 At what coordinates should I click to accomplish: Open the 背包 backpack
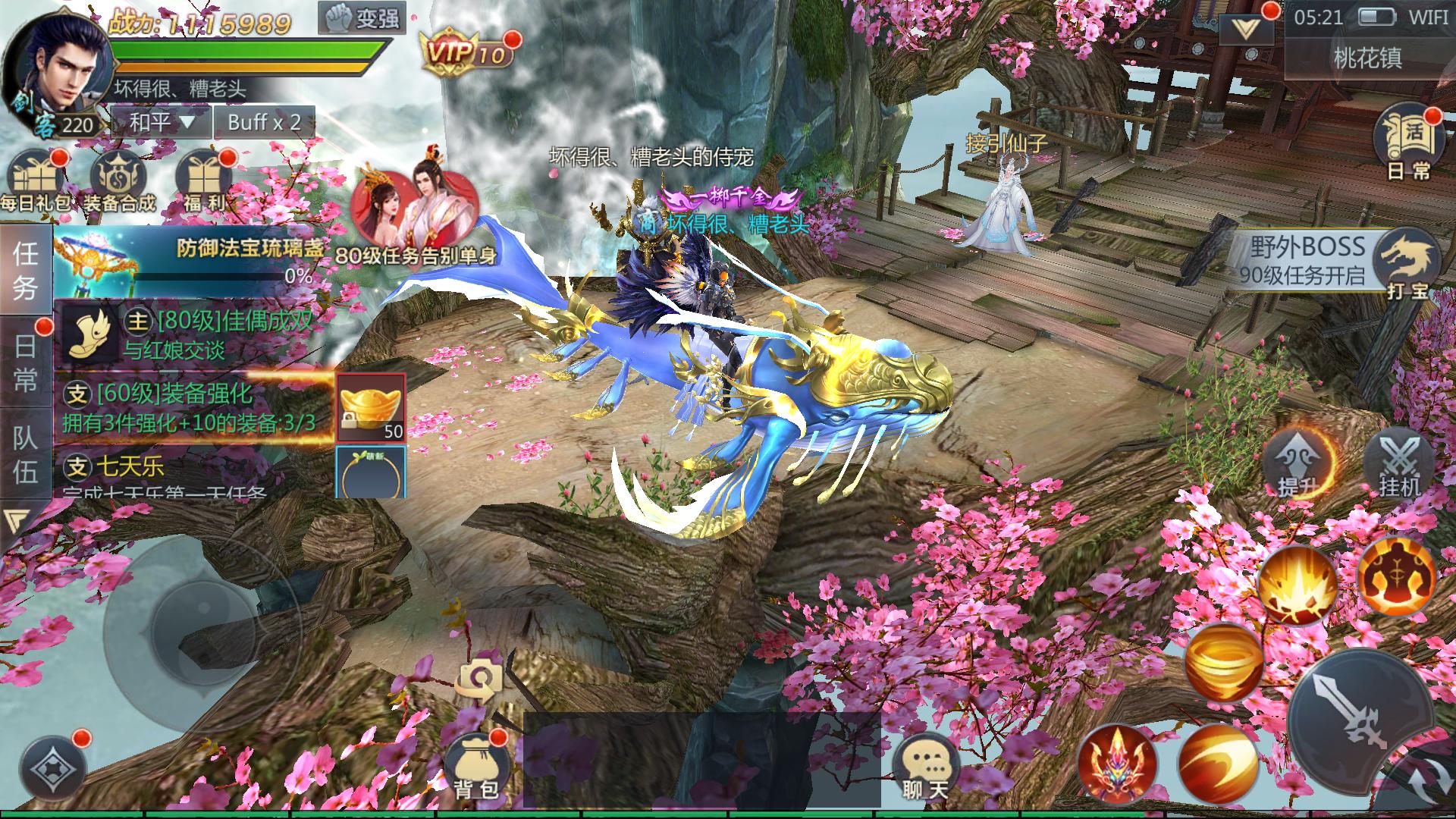pos(475,764)
